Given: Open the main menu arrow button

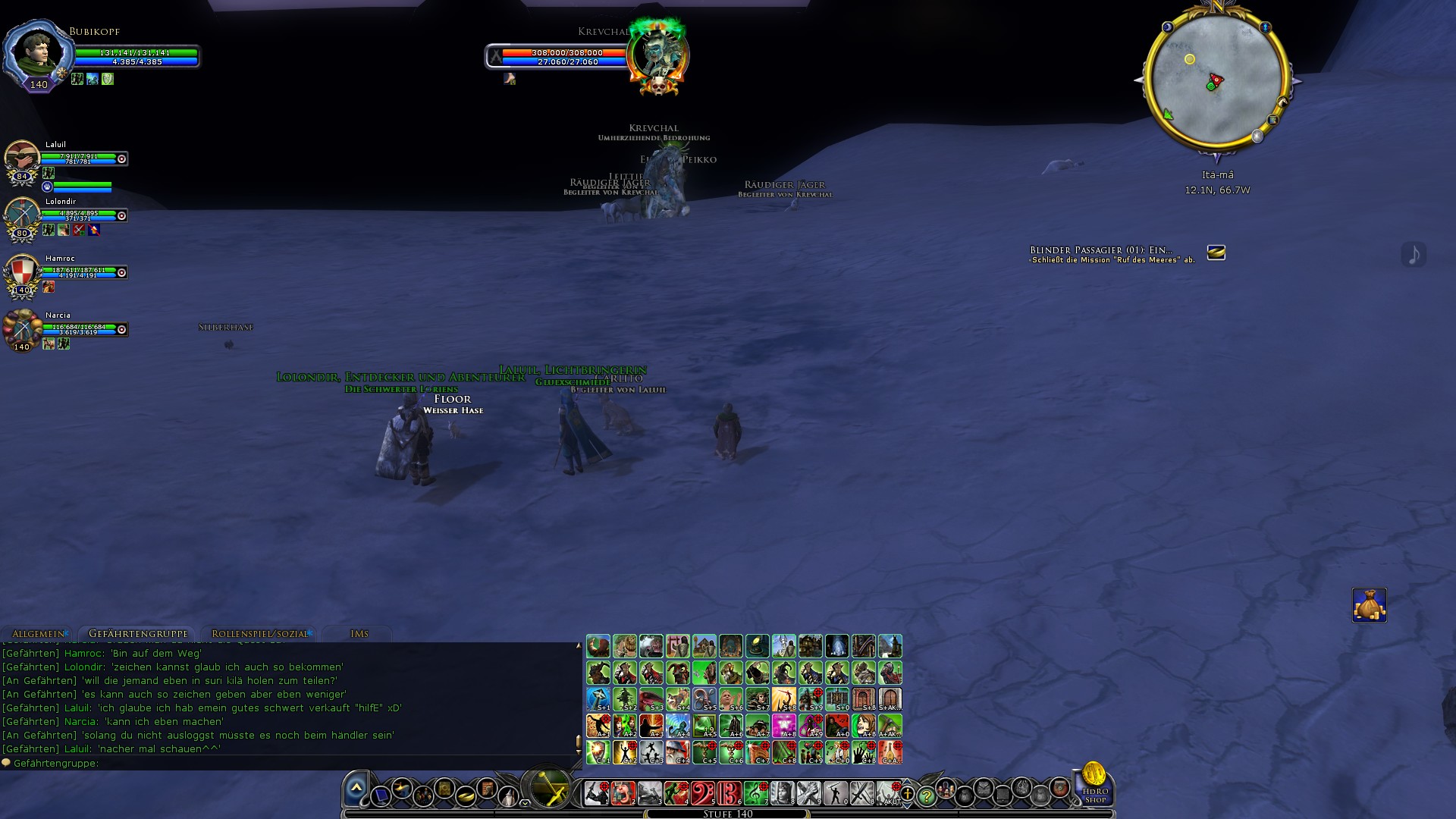Looking at the screenshot, I should coord(356,789).
